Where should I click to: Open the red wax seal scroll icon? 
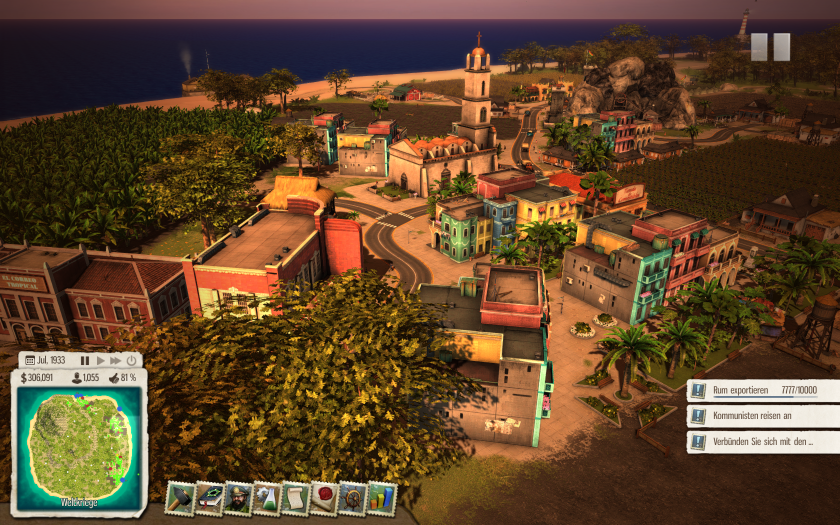coord(324,498)
